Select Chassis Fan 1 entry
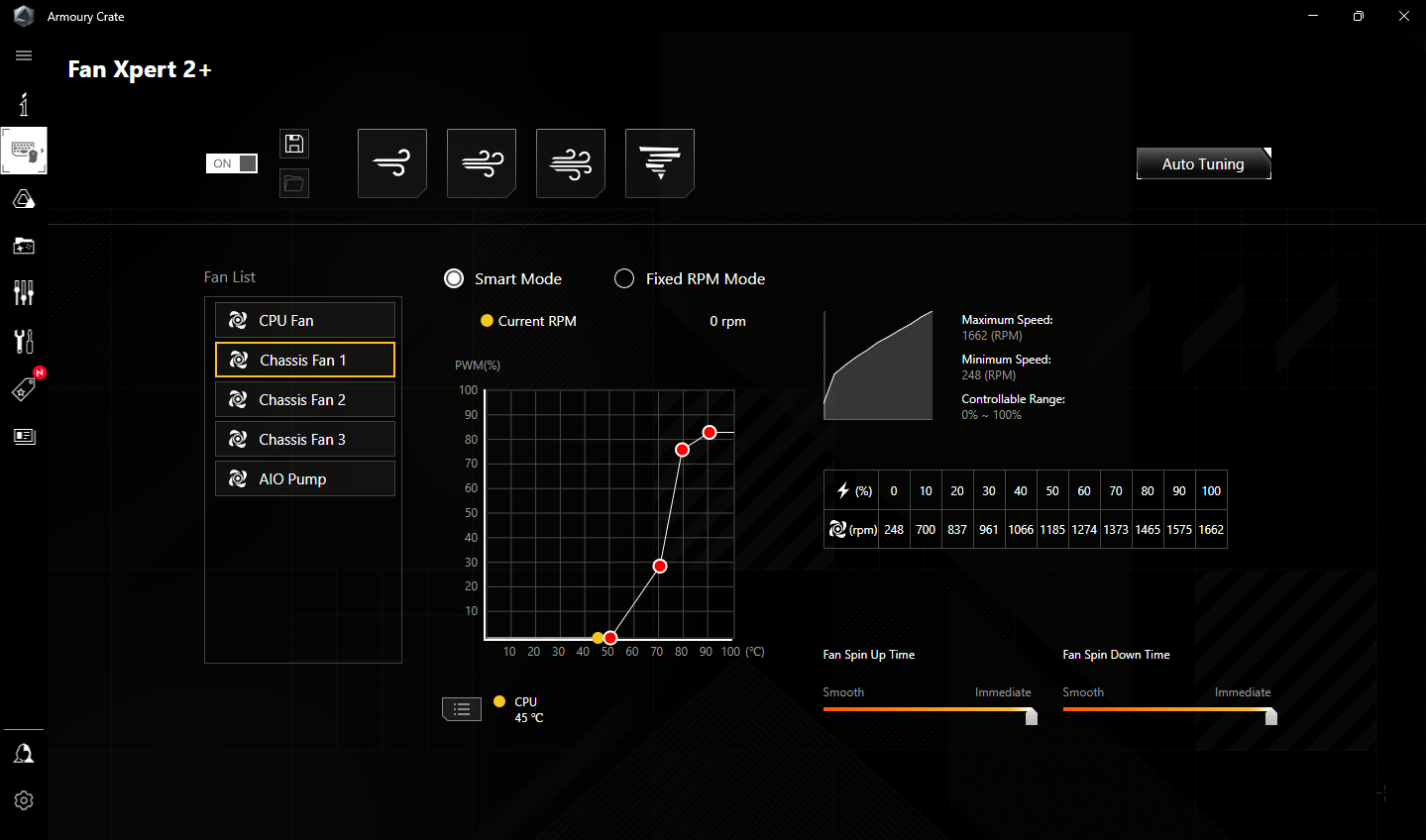Viewport: 1426px width, 840px height. point(305,360)
